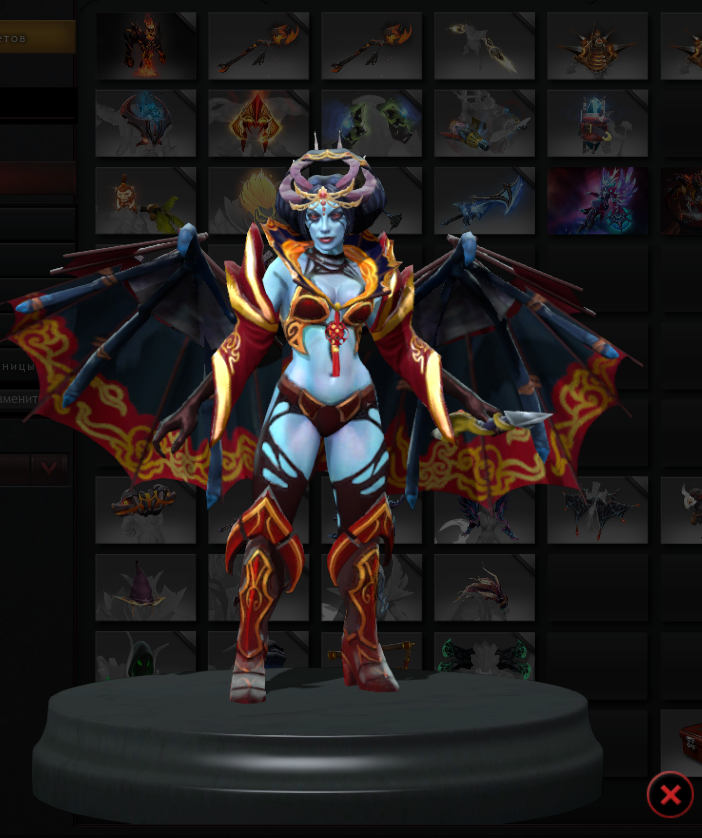Choose the spear blade weapon item
Screen dimensions: 702x838
coord(484,45)
